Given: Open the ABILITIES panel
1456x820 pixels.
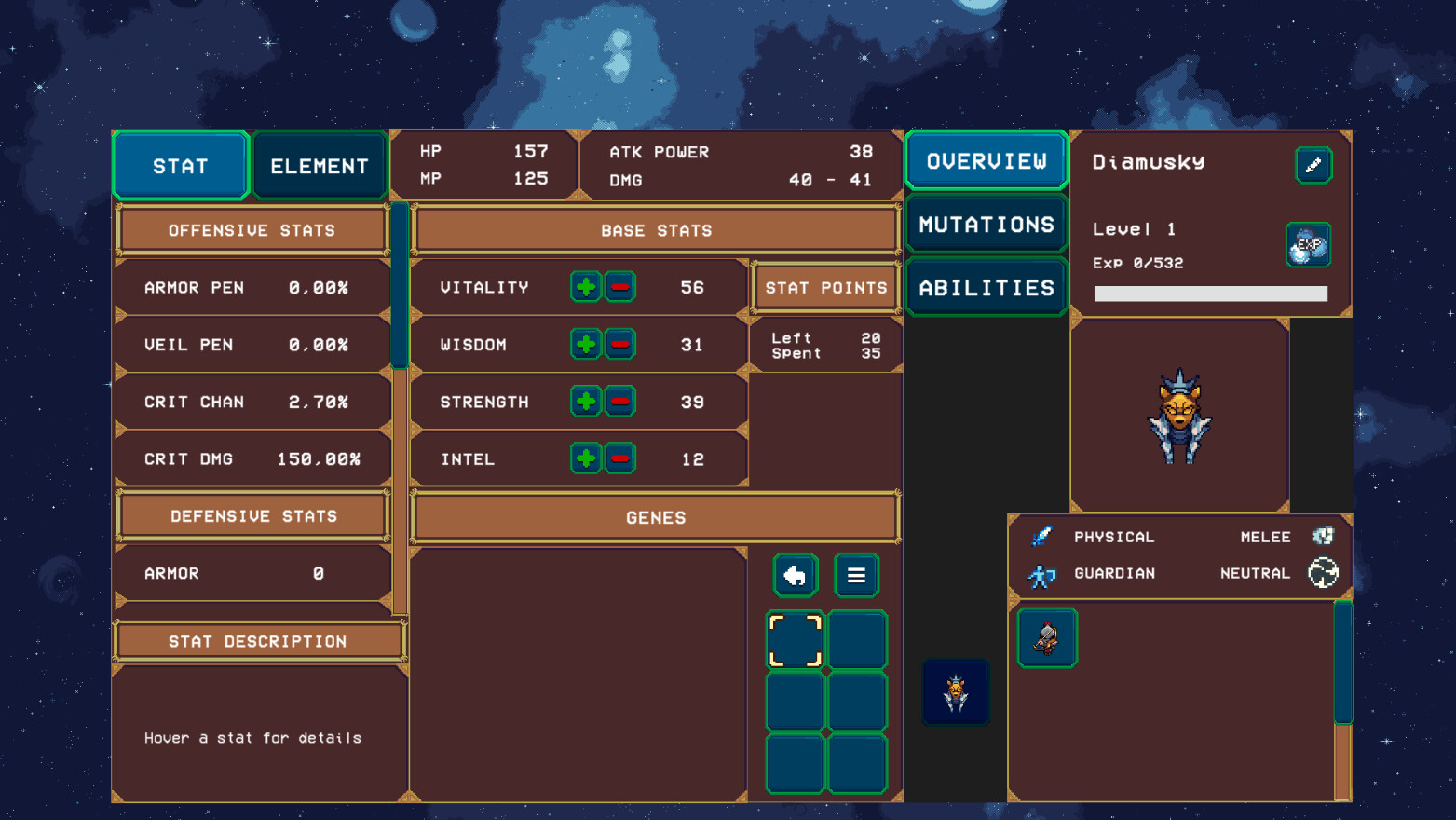Looking at the screenshot, I should (x=985, y=287).
